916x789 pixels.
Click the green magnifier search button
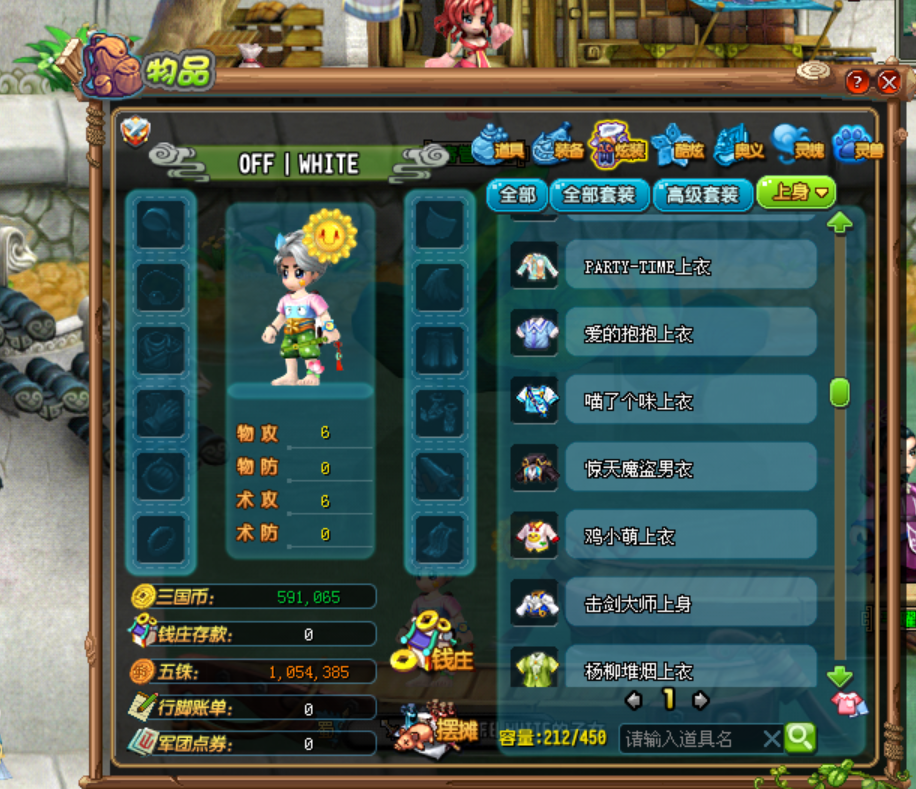click(x=800, y=738)
